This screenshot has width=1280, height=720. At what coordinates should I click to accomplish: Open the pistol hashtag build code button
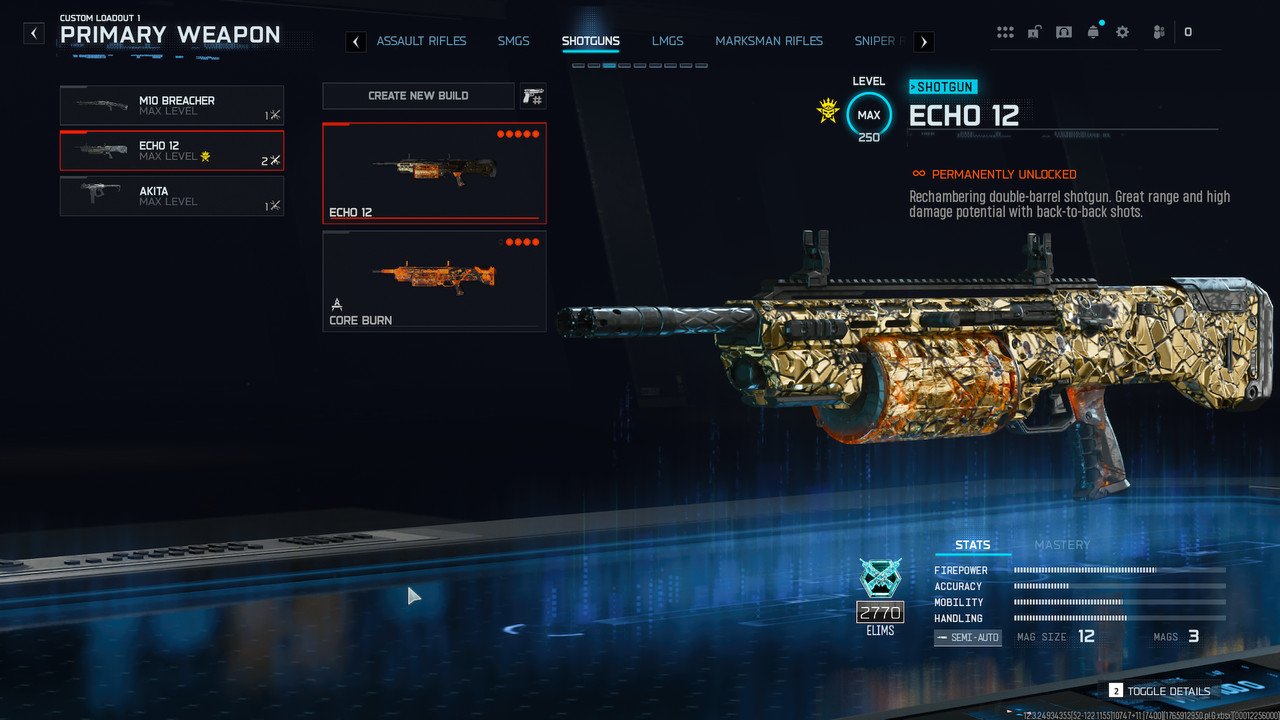coord(533,96)
